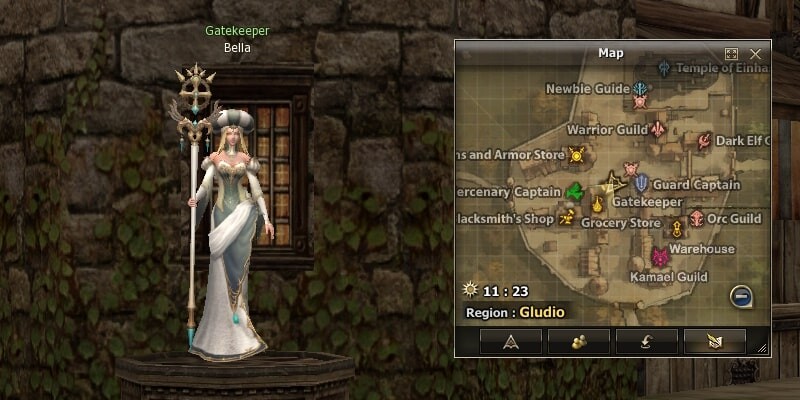The height and width of the screenshot is (400, 800).
Task: Select the Newbie Guide map marker
Action: 640,90
